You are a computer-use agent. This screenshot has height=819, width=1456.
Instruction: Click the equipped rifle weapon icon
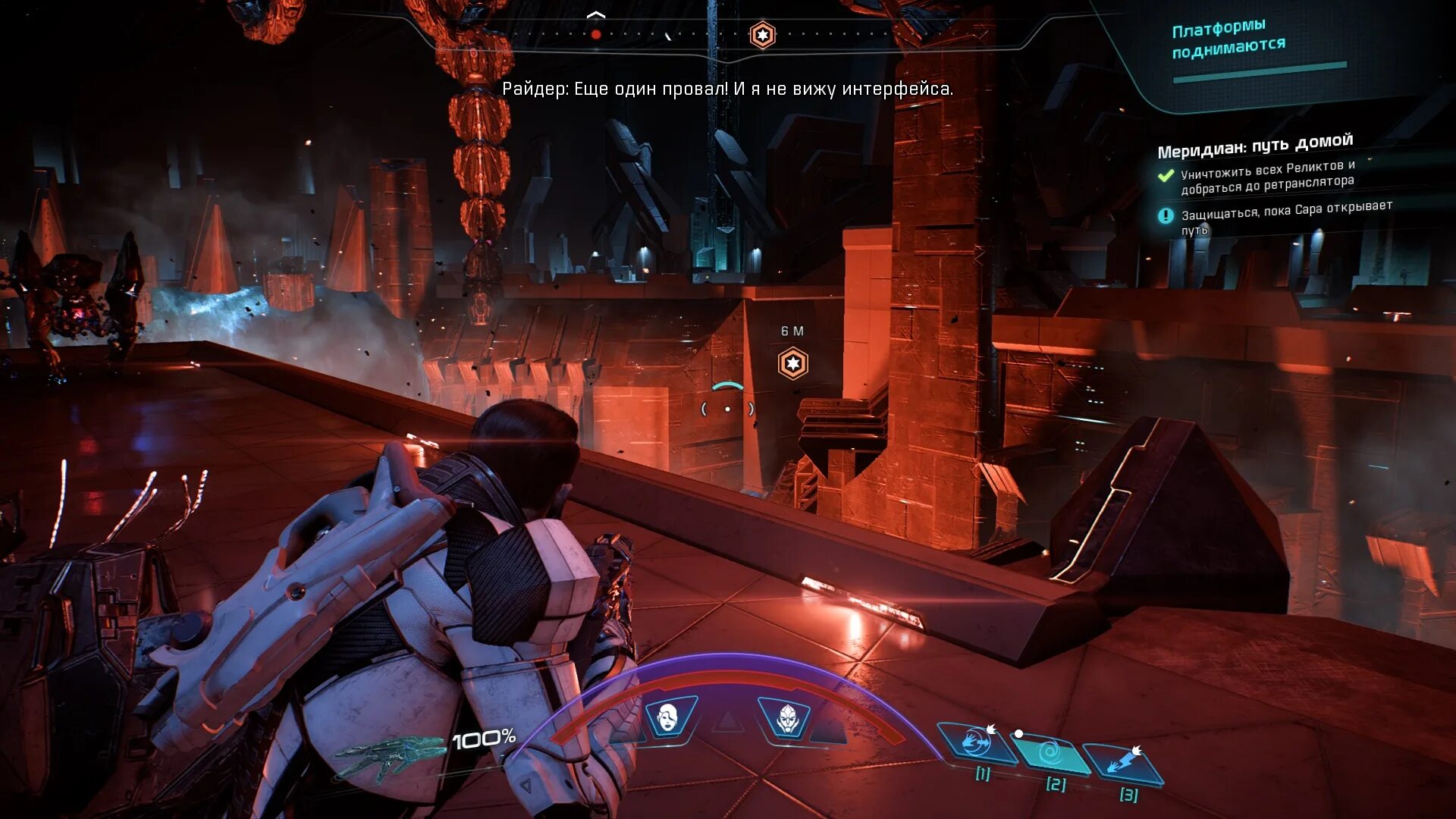(388, 756)
